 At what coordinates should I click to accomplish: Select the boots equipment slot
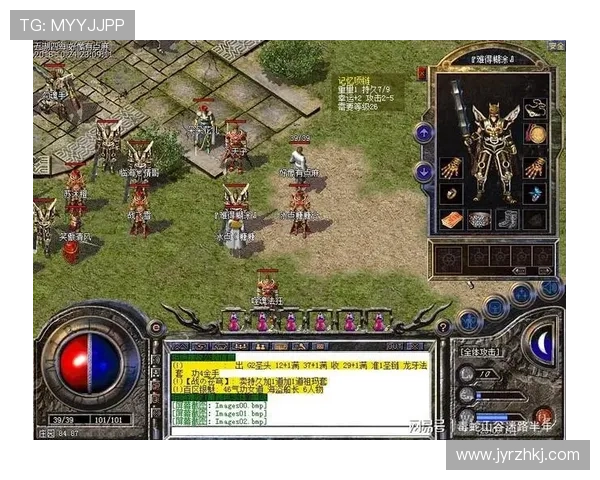tap(508, 219)
